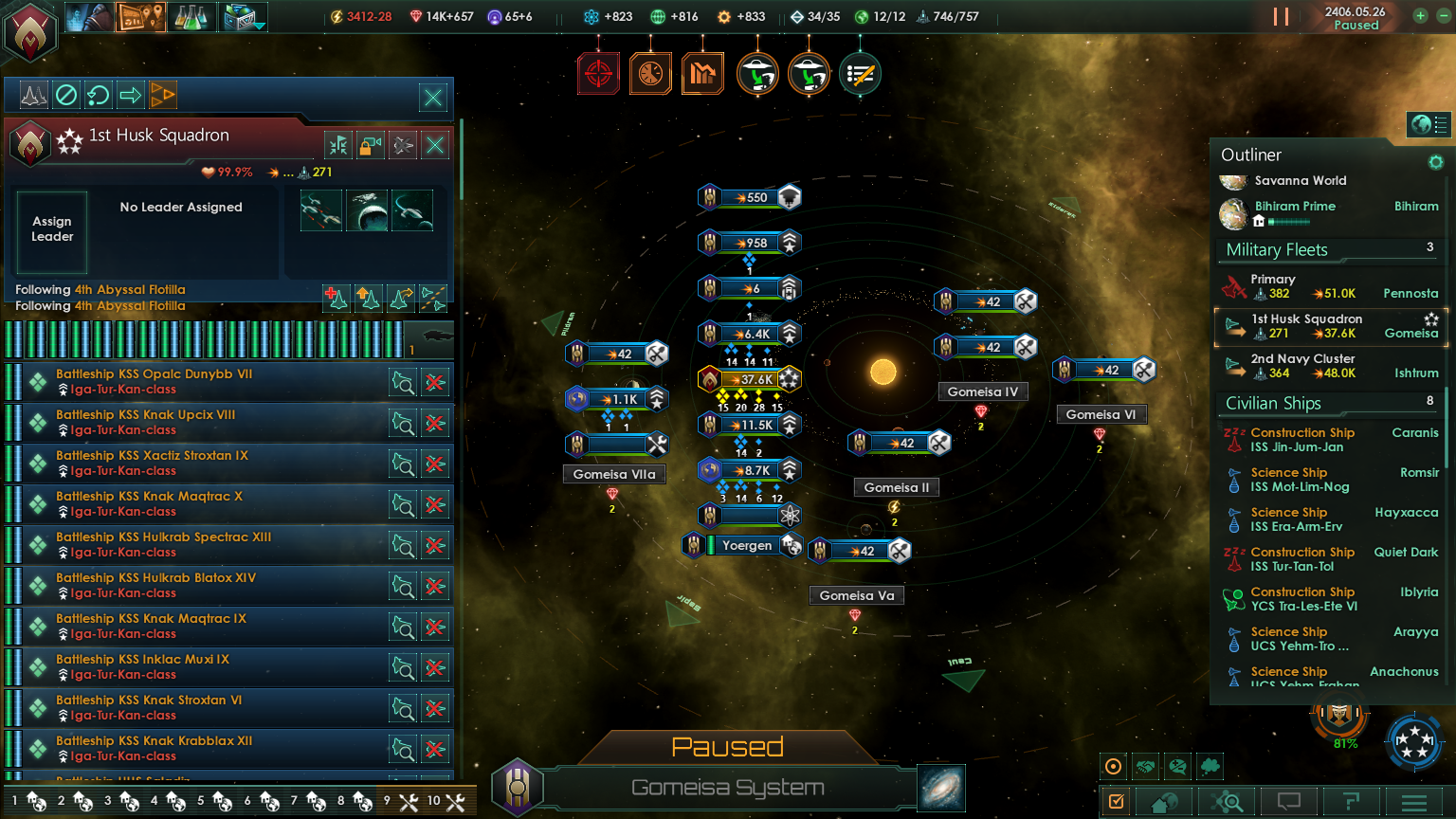Inspect design of Battleship KSS Xactiz Stroxtan IX
Image resolution: width=1456 pixels, height=819 pixels.
(x=403, y=464)
